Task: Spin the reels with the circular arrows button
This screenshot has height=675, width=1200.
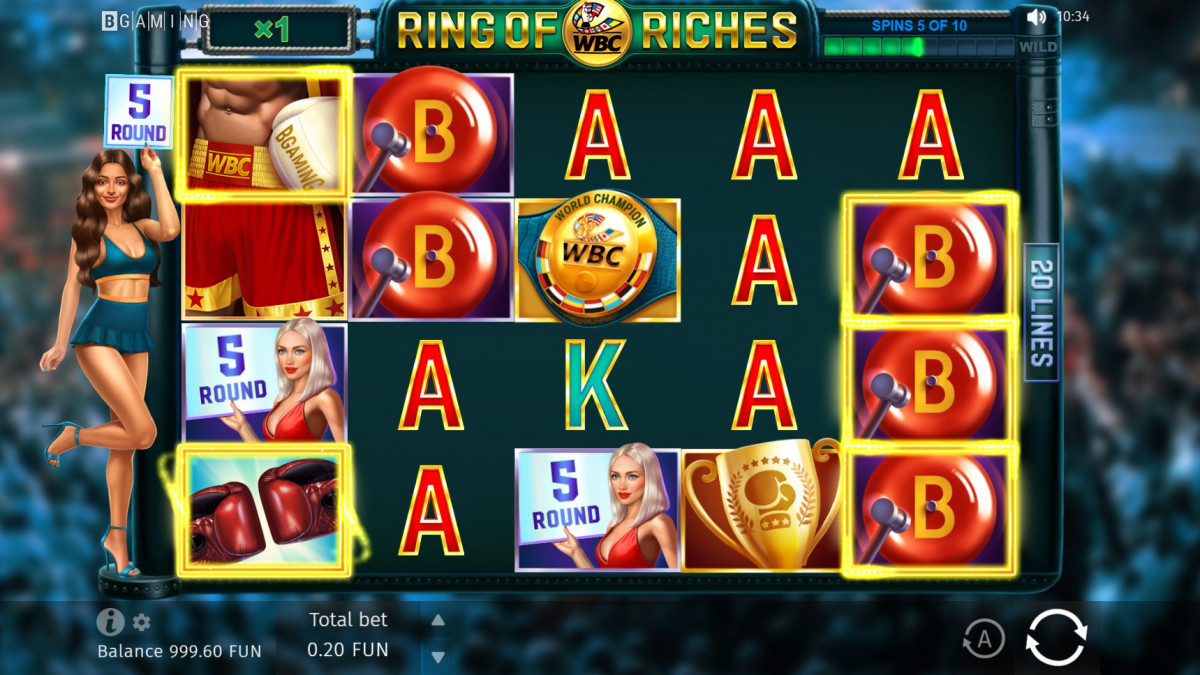Action: tap(1056, 637)
